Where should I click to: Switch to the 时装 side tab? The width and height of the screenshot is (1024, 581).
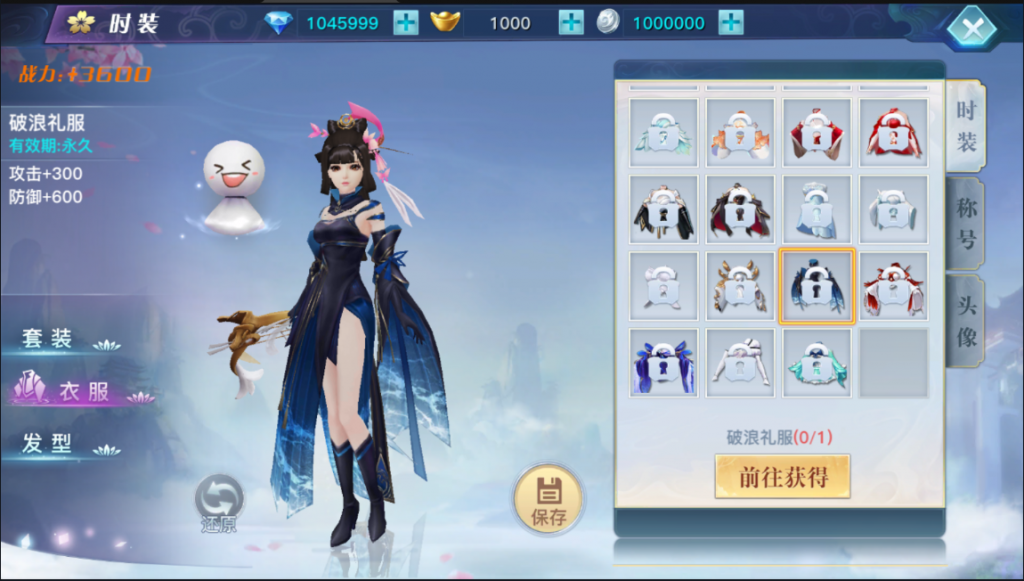(966, 126)
